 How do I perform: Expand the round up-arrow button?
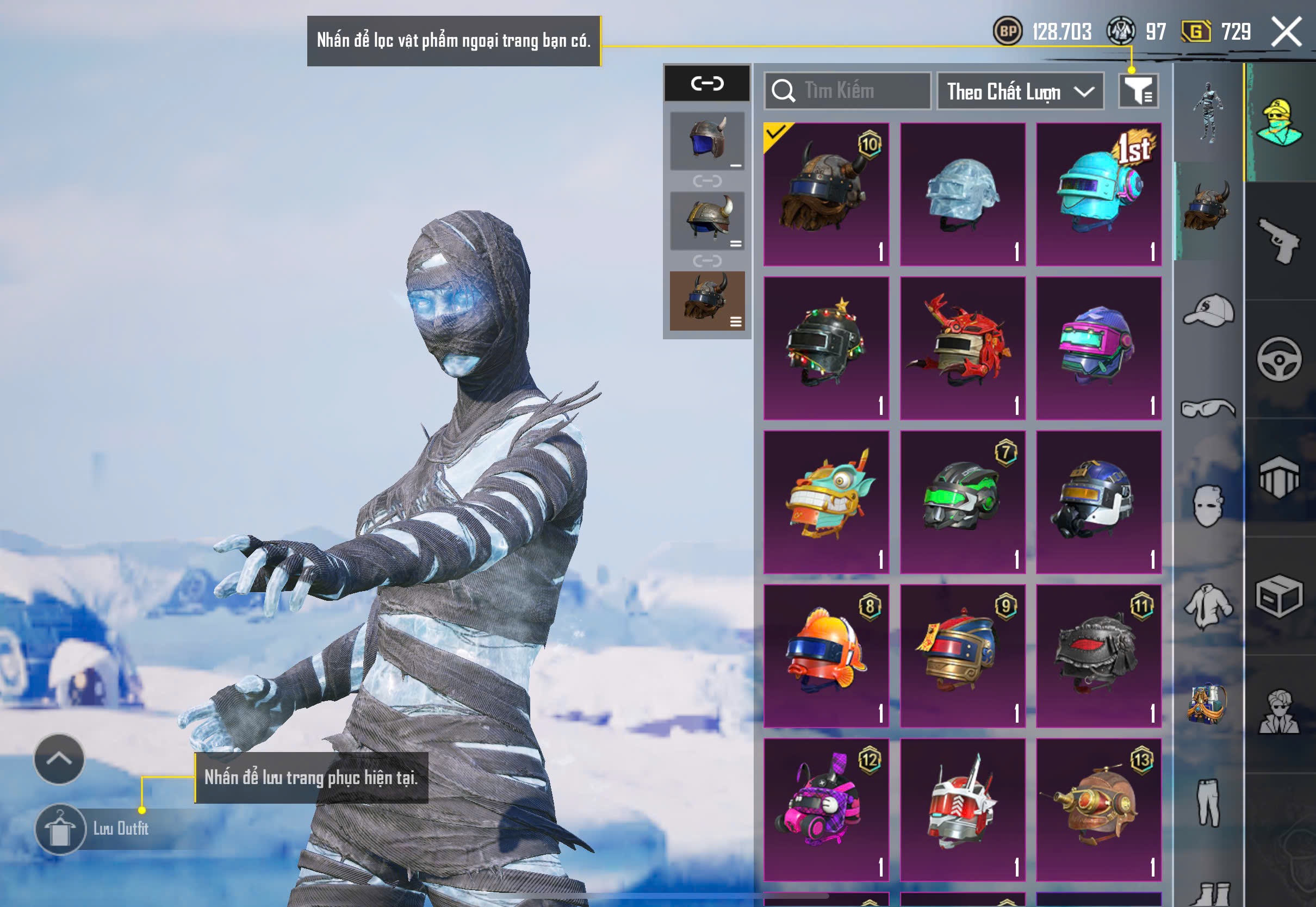click(59, 759)
